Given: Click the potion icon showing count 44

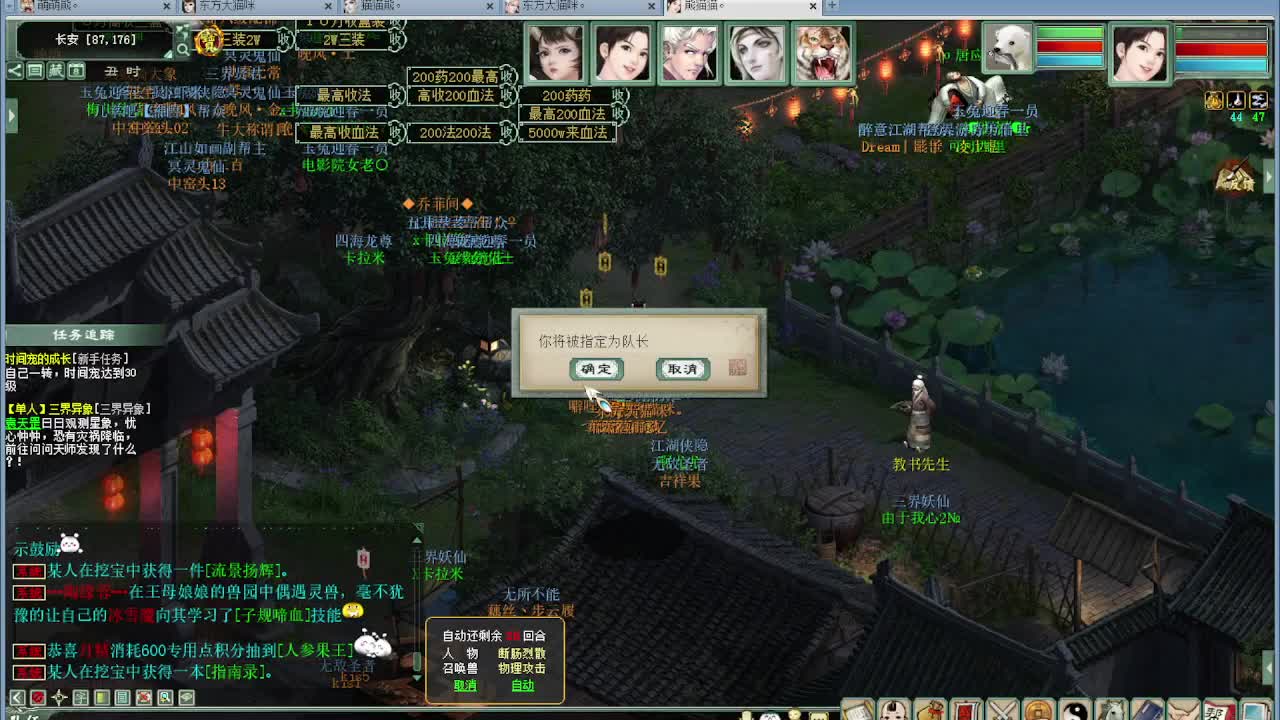Looking at the screenshot, I should pyautogui.click(x=1237, y=100).
